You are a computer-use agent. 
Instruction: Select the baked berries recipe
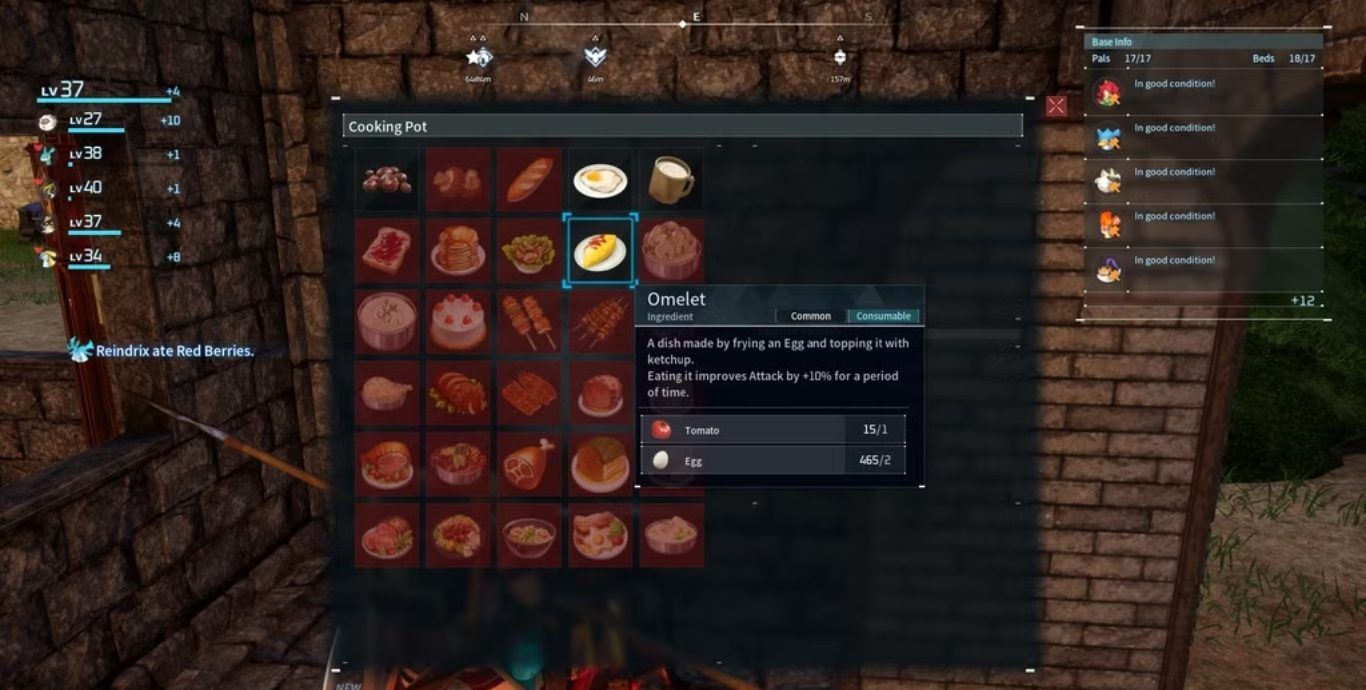pyautogui.click(x=386, y=180)
